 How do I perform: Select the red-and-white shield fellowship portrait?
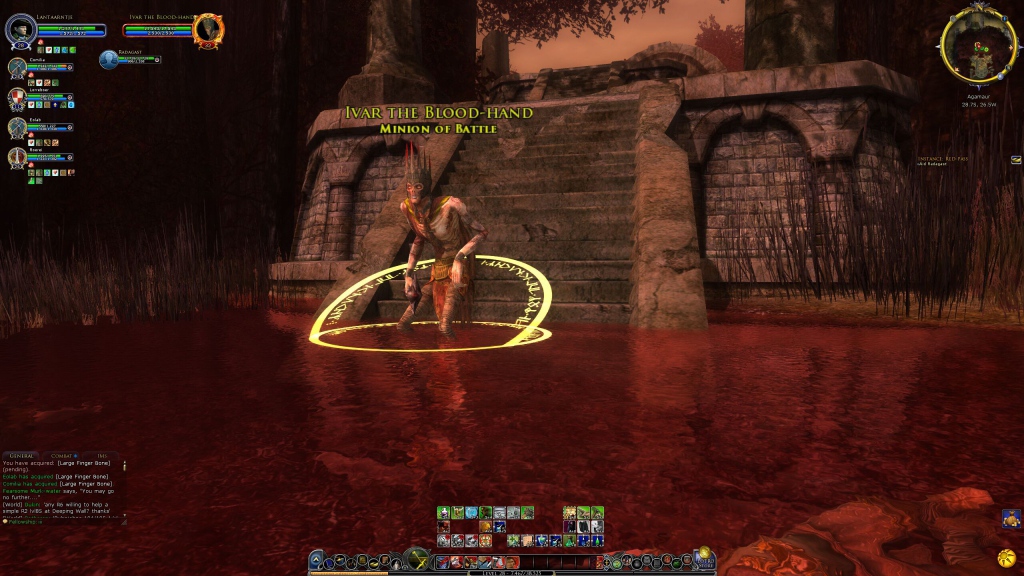[17, 97]
